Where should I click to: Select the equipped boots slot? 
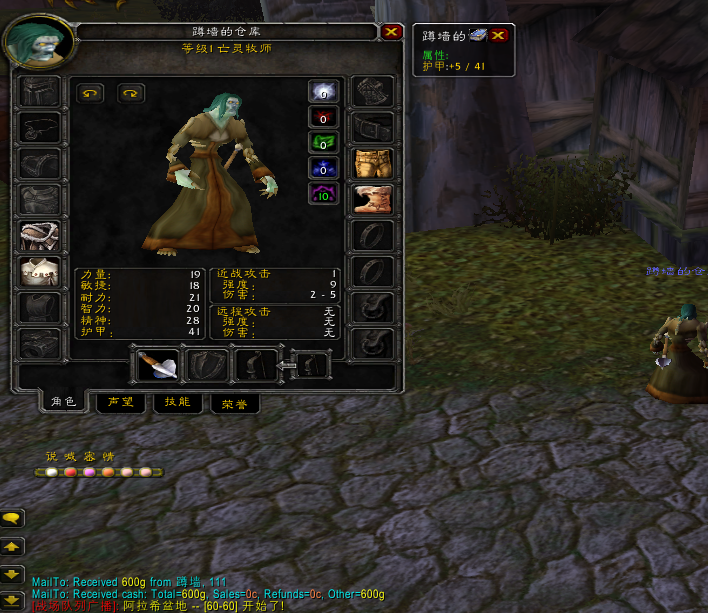pyautogui.click(x=373, y=199)
